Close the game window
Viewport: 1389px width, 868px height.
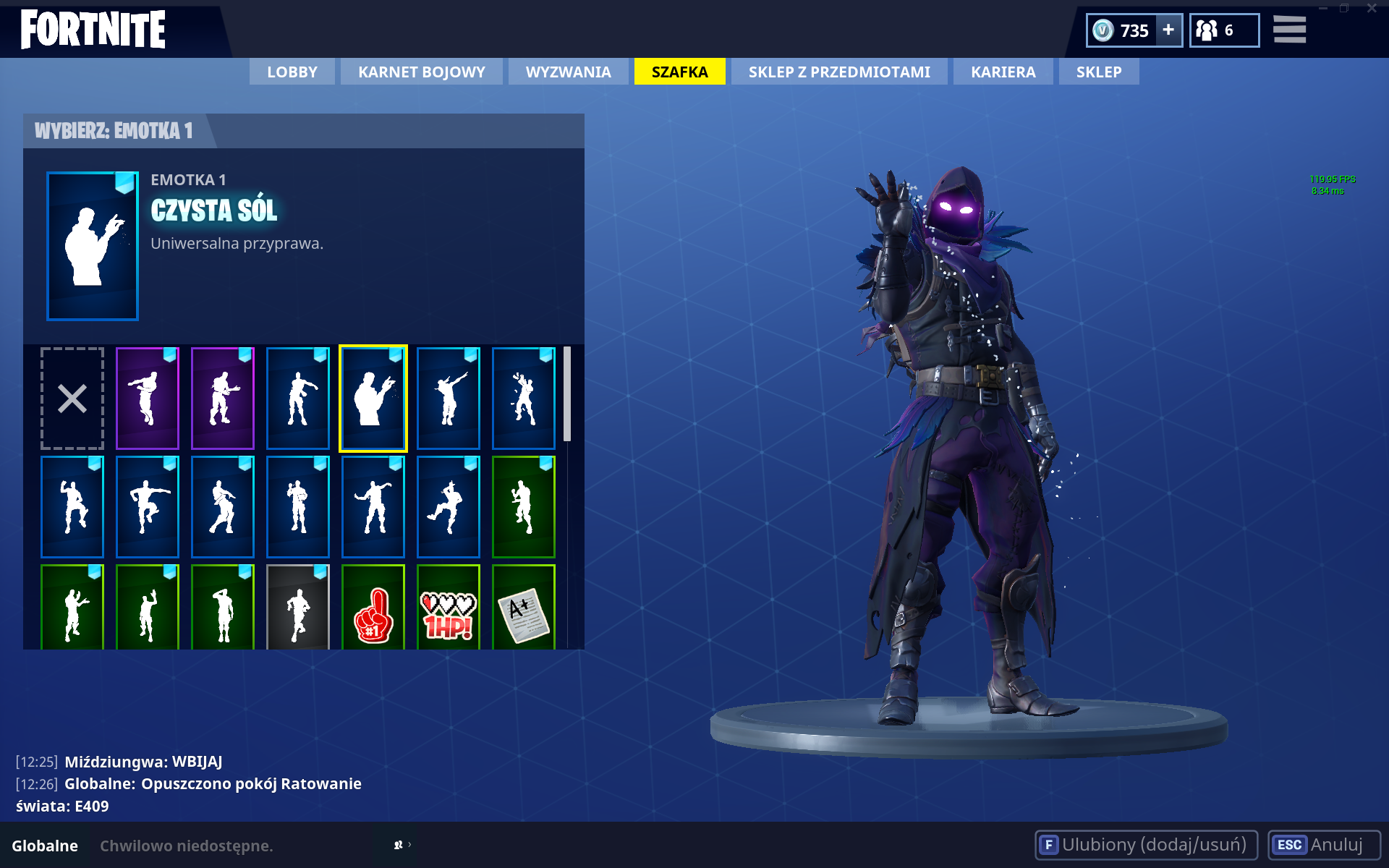tap(1372, 9)
